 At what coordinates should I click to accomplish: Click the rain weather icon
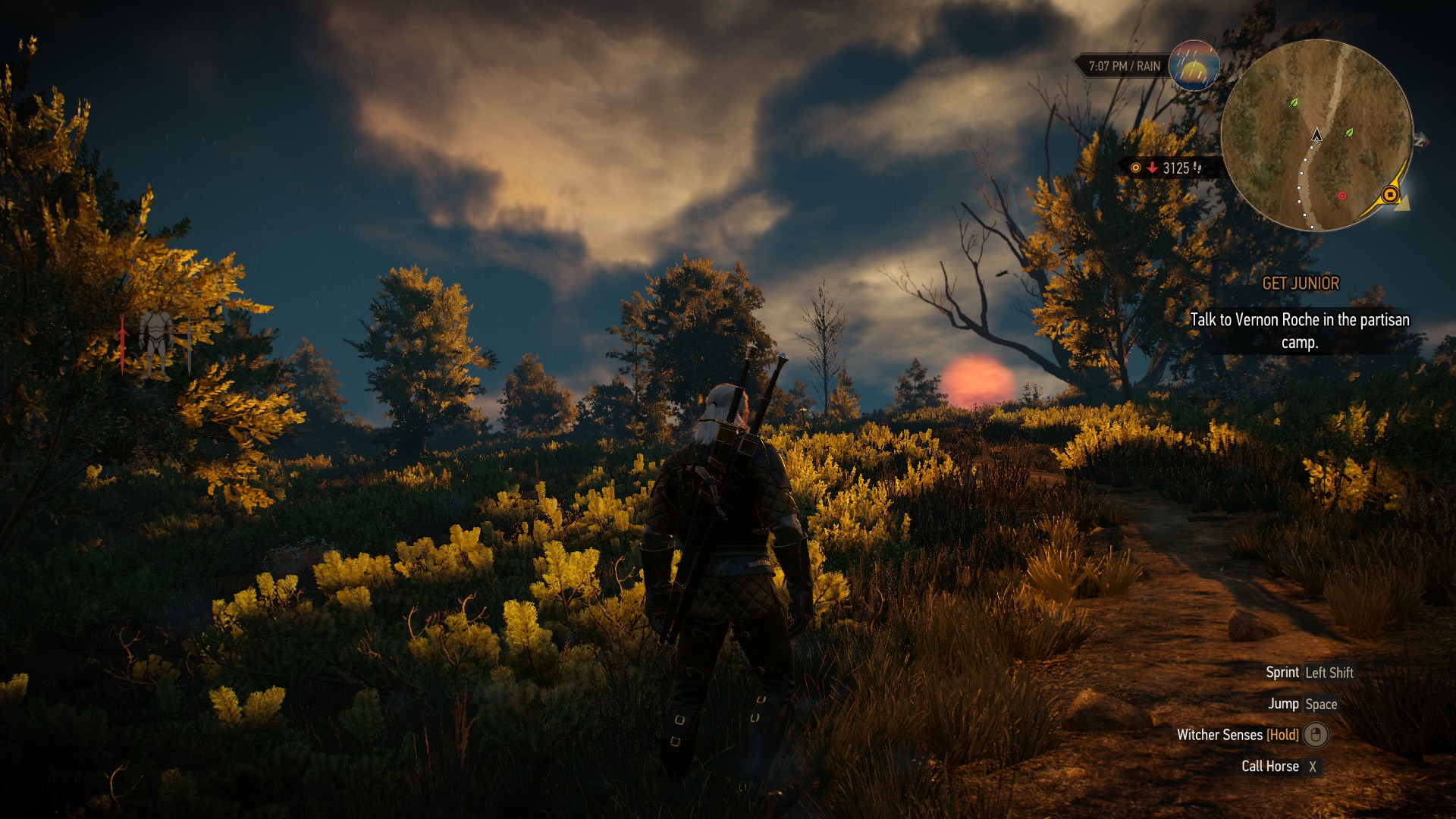(x=1194, y=66)
